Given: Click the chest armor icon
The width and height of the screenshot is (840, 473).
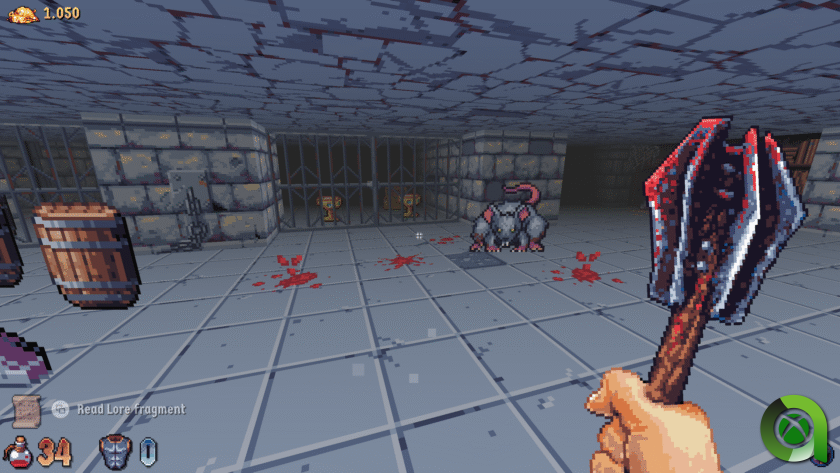Looking at the screenshot, I should pos(115,451).
